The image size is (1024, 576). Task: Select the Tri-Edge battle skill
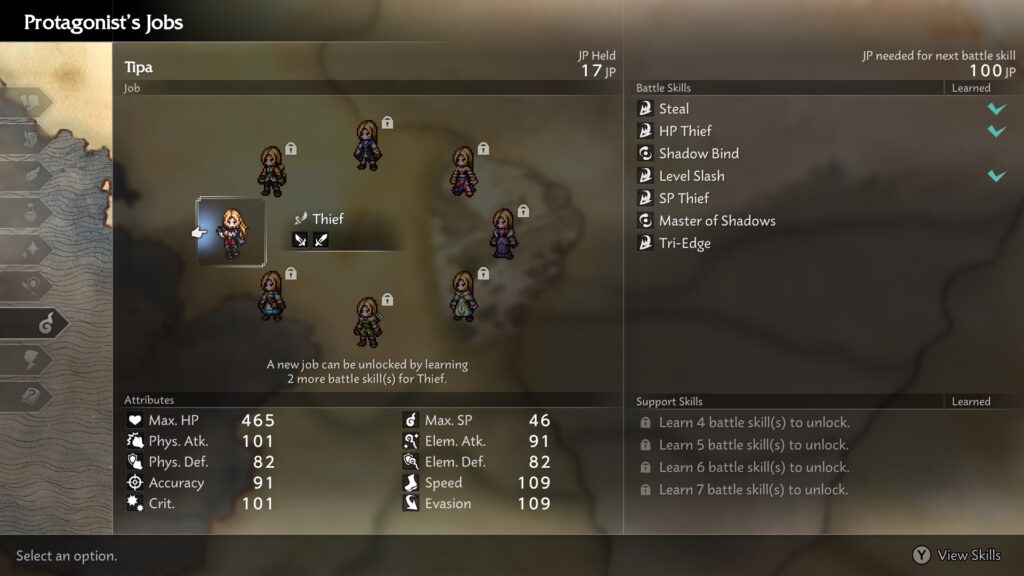(x=684, y=243)
